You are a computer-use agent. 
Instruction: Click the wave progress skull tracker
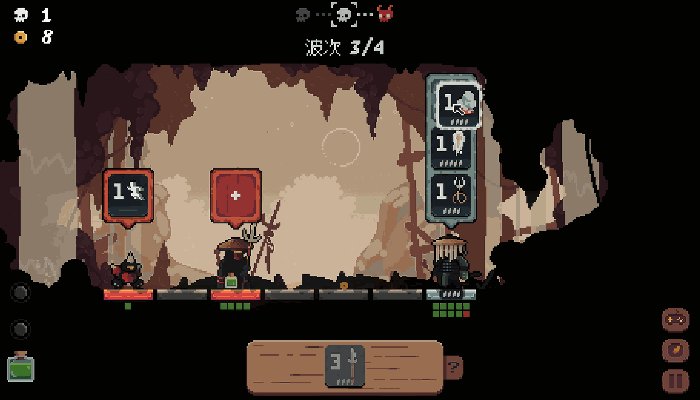click(x=345, y=15)
